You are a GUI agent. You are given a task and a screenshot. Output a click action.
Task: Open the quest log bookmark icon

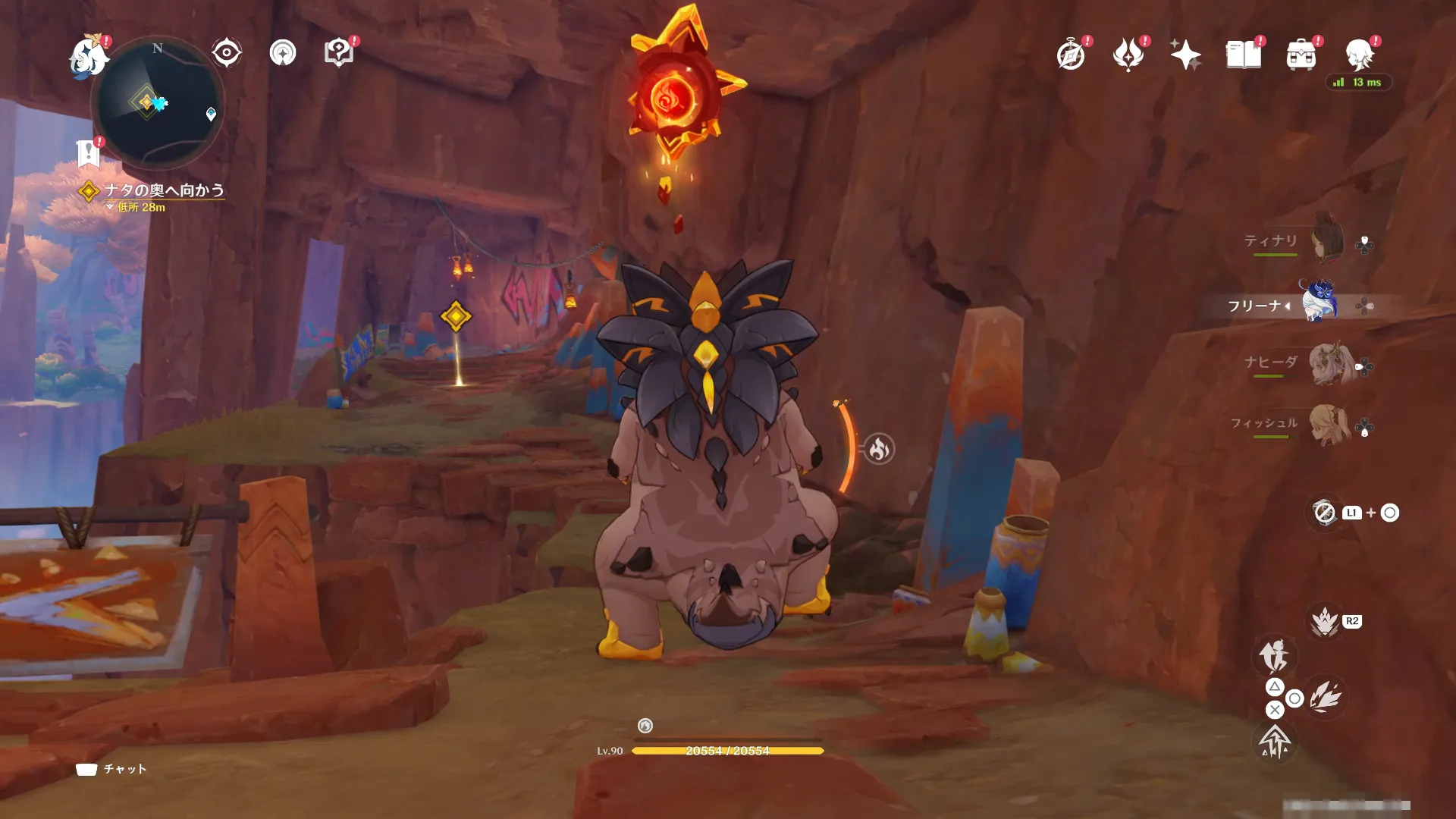pos(89,153)
